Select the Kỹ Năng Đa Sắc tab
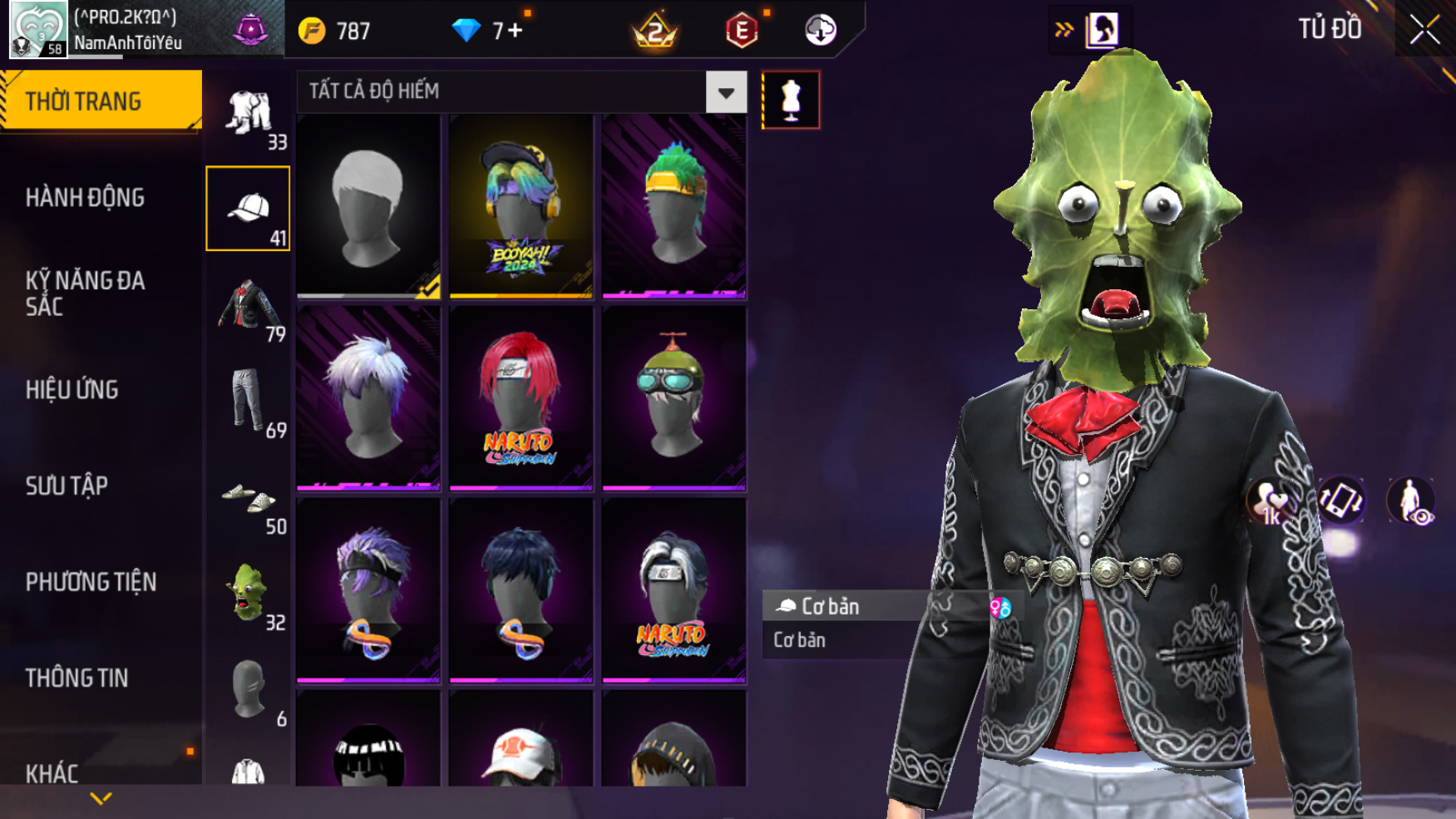This screenshot has height=819, width=1456. pyautogui.click(x=85, y=293)
